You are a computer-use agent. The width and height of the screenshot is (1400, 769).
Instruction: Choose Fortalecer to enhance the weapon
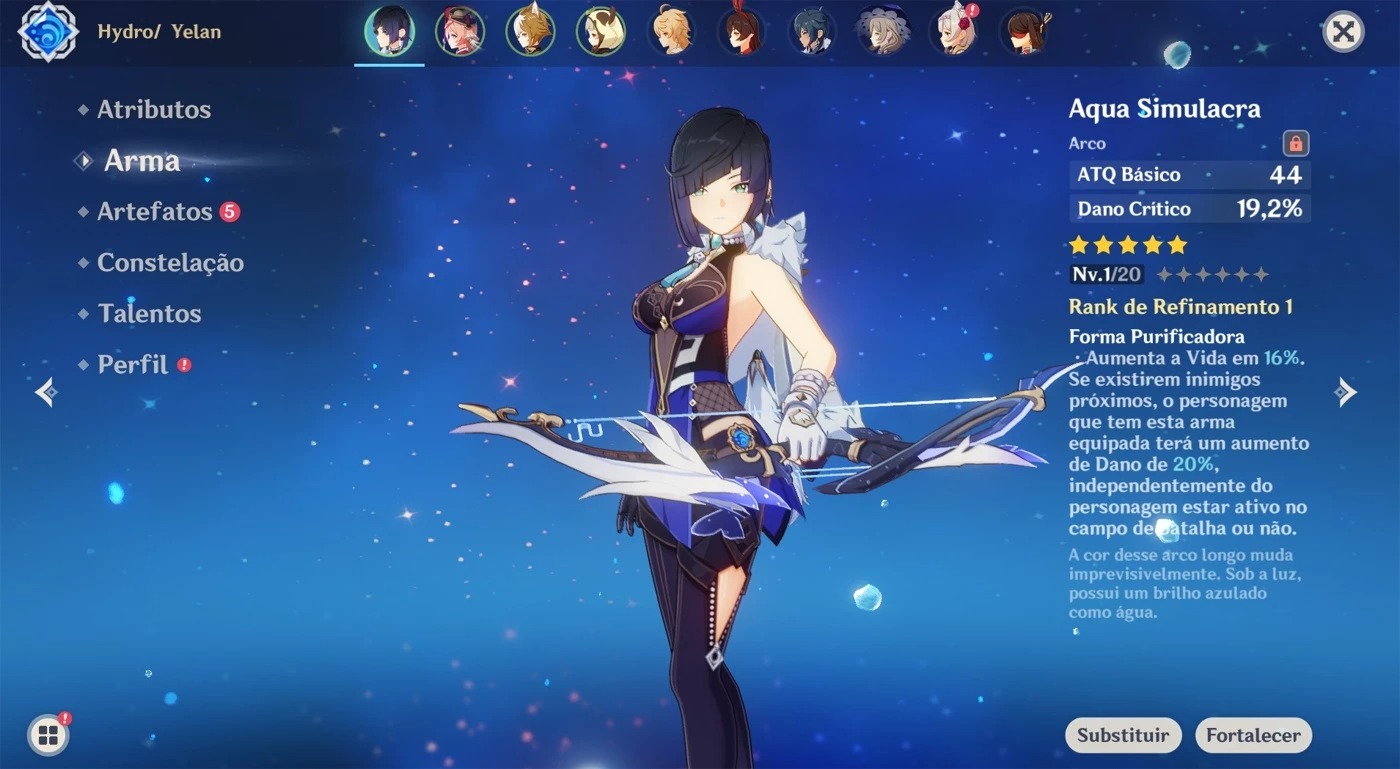[1253, 735]
